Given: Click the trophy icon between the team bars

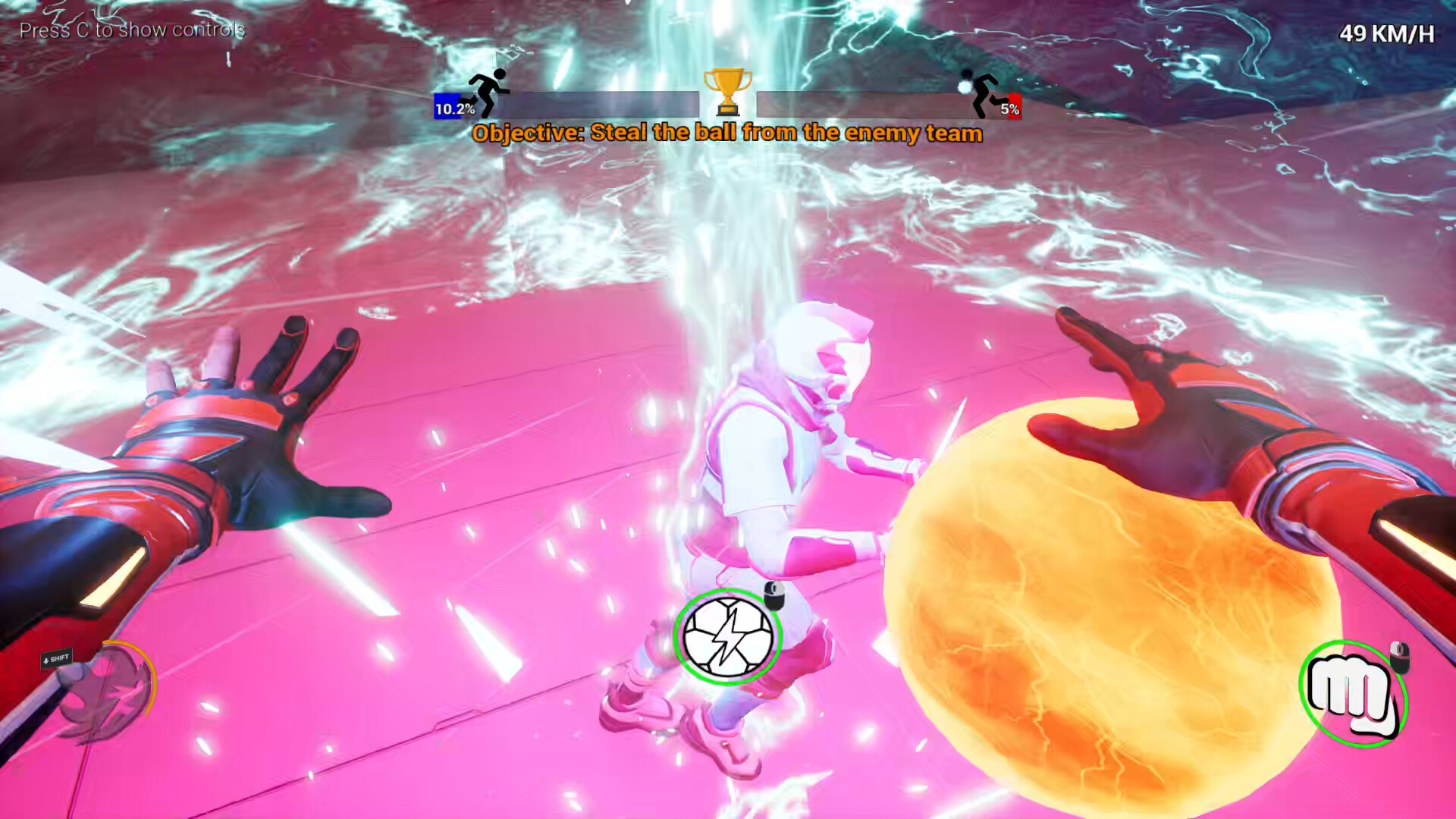Looking at the screenshot, I should click(727, 93).
